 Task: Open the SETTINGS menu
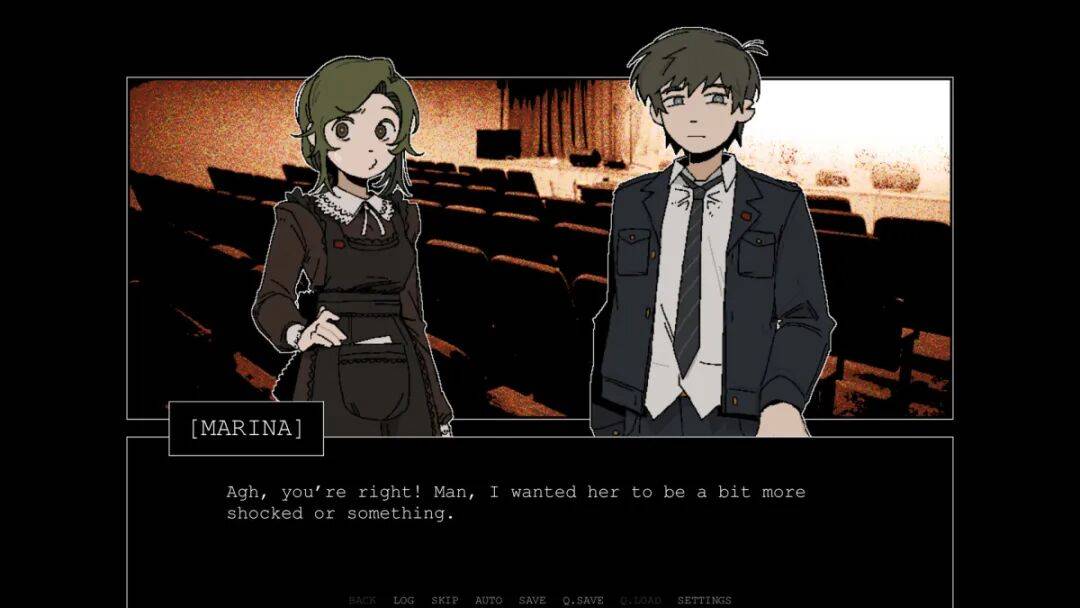click(x=704, y=600)
